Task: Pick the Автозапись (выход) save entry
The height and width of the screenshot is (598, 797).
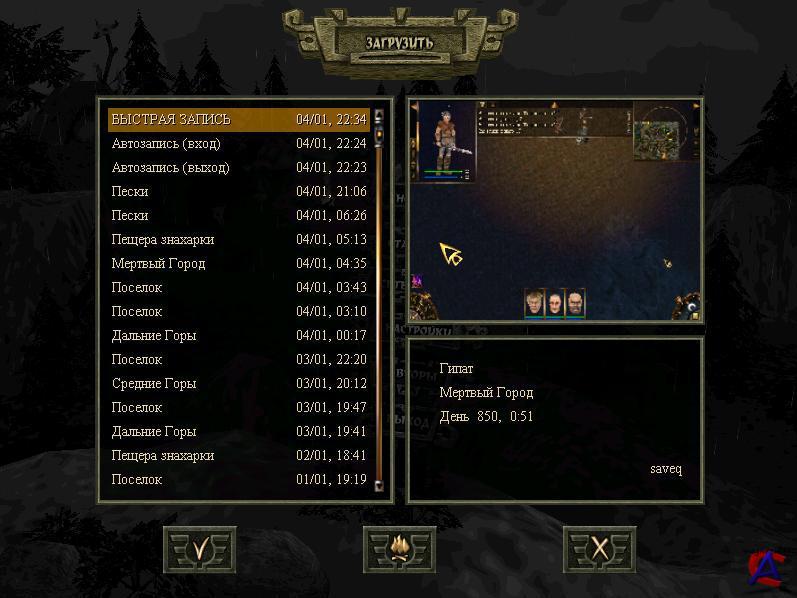Action: 238,168
